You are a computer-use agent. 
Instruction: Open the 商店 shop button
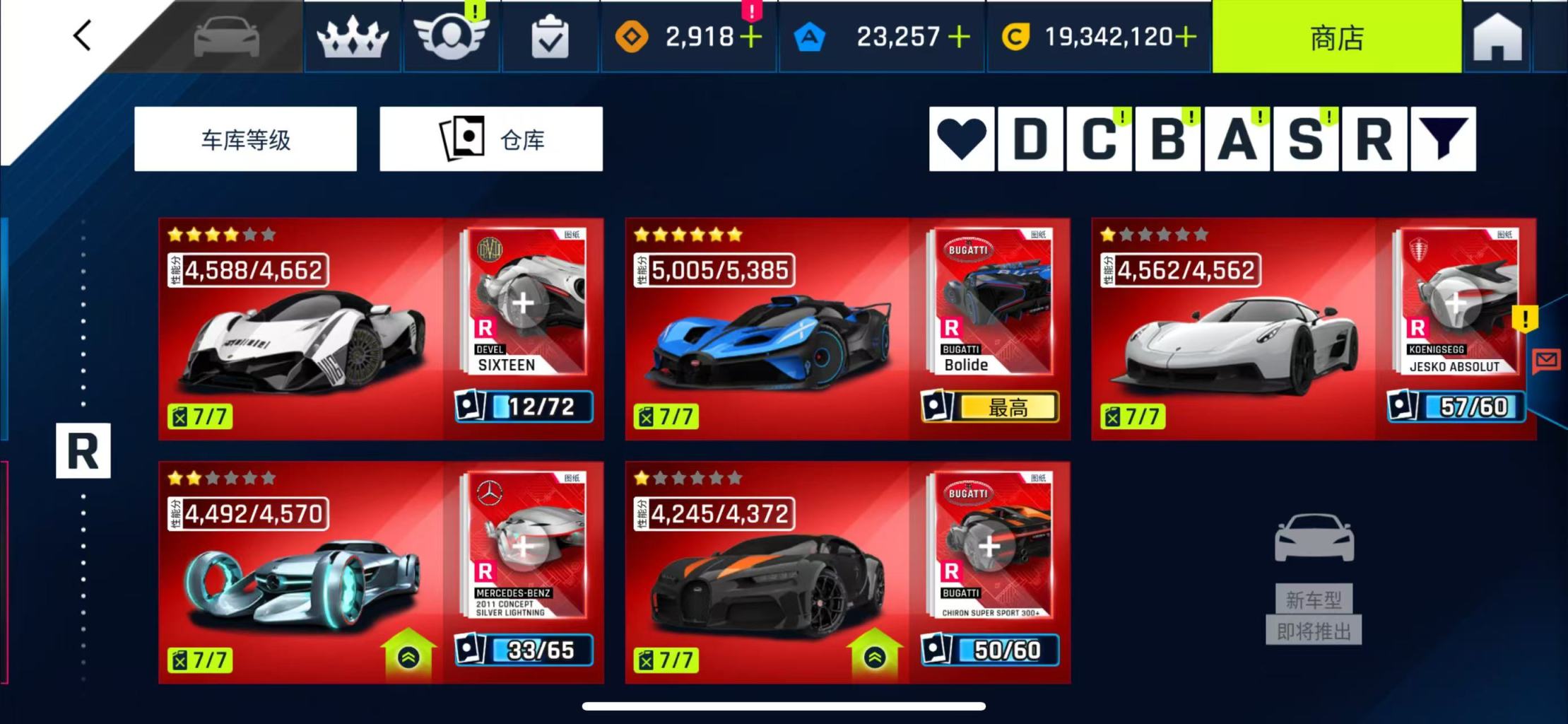coord(1336,37)
